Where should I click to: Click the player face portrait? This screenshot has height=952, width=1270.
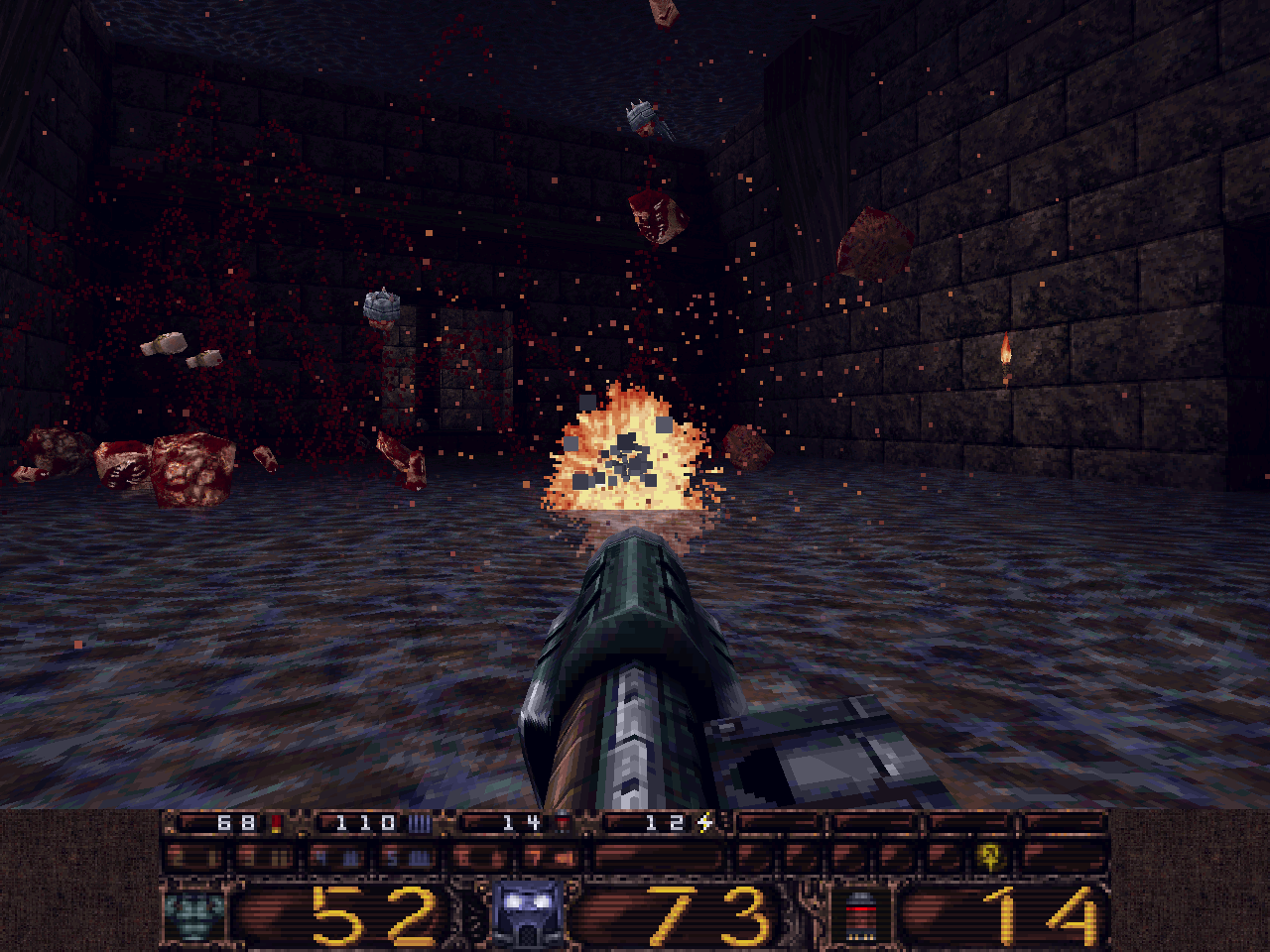point(527,912)
